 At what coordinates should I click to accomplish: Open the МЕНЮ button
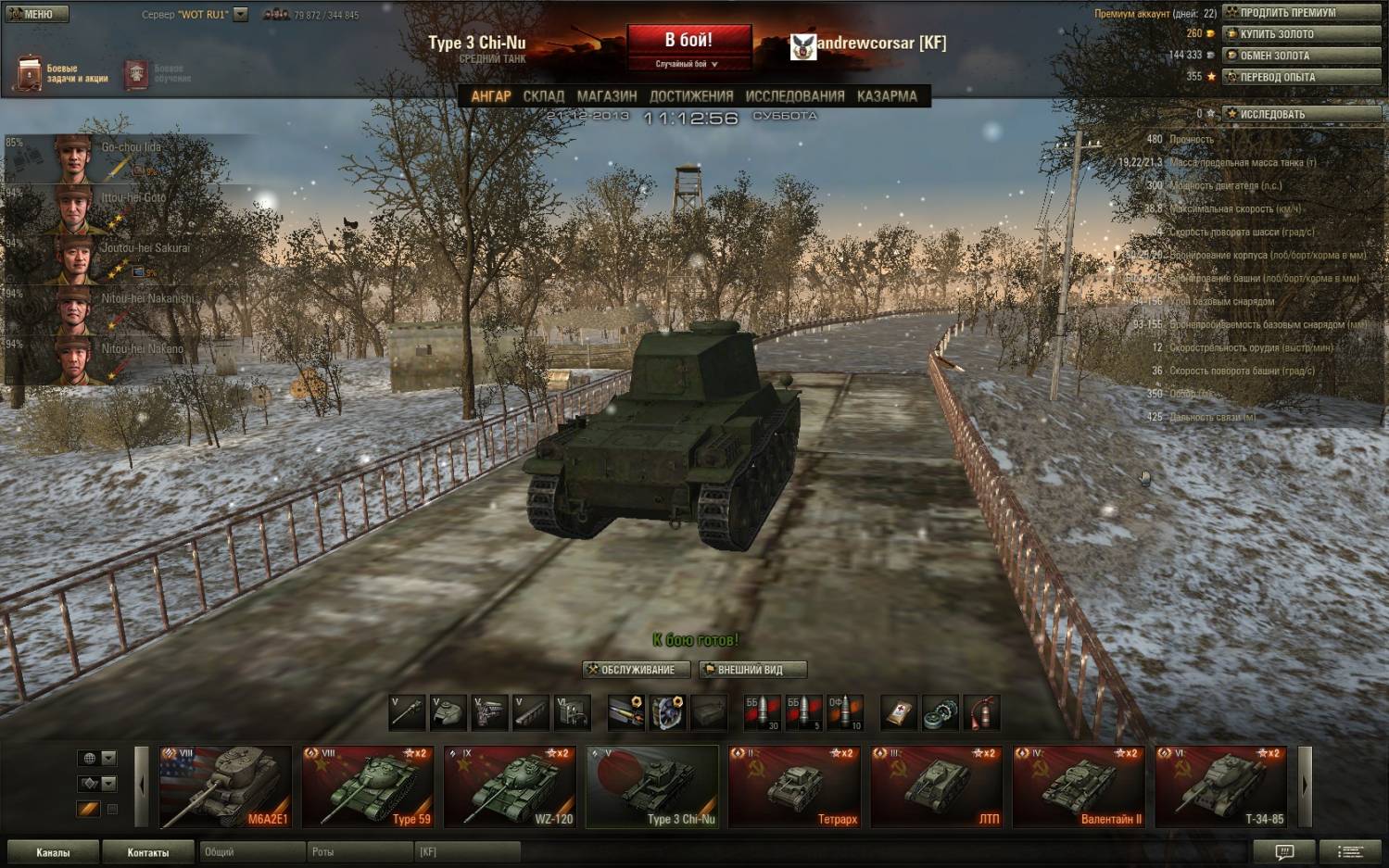[x=37, y=14]
